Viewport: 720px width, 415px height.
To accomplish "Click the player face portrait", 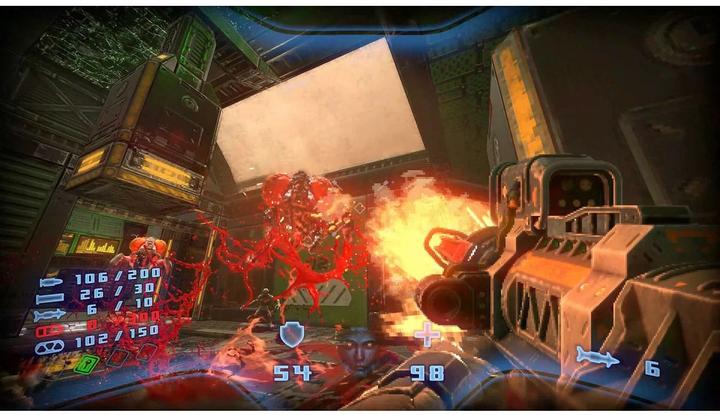I will click(358, 350).
